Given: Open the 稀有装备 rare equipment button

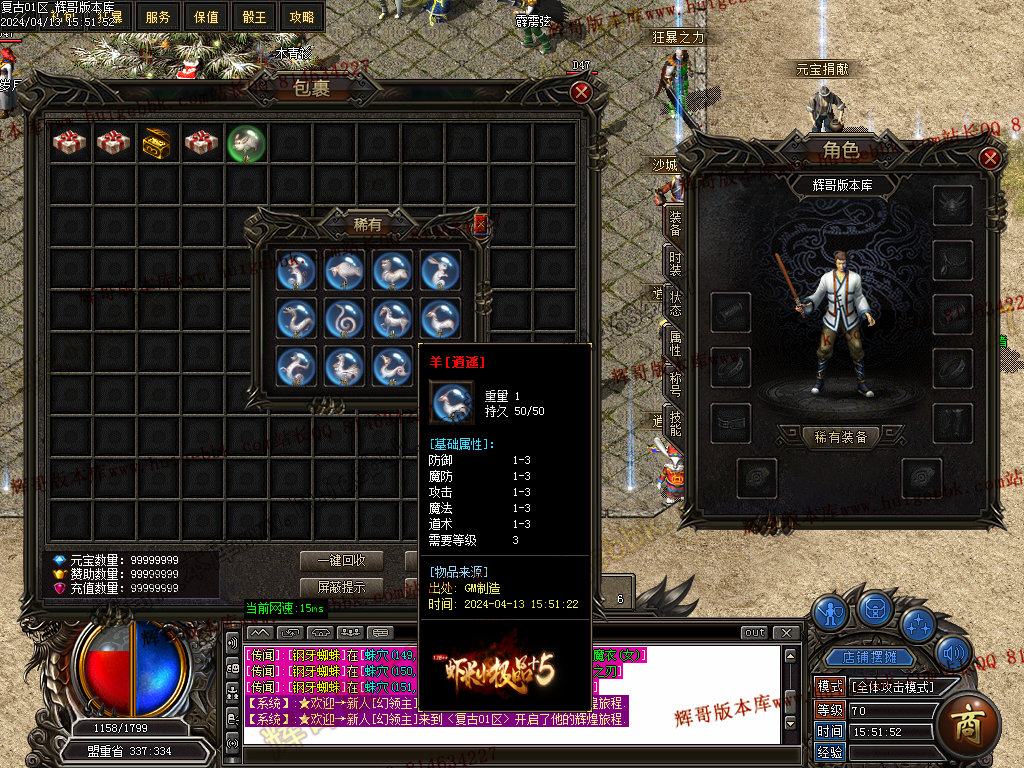Looking at the screenshot, I should coord(841,437).
